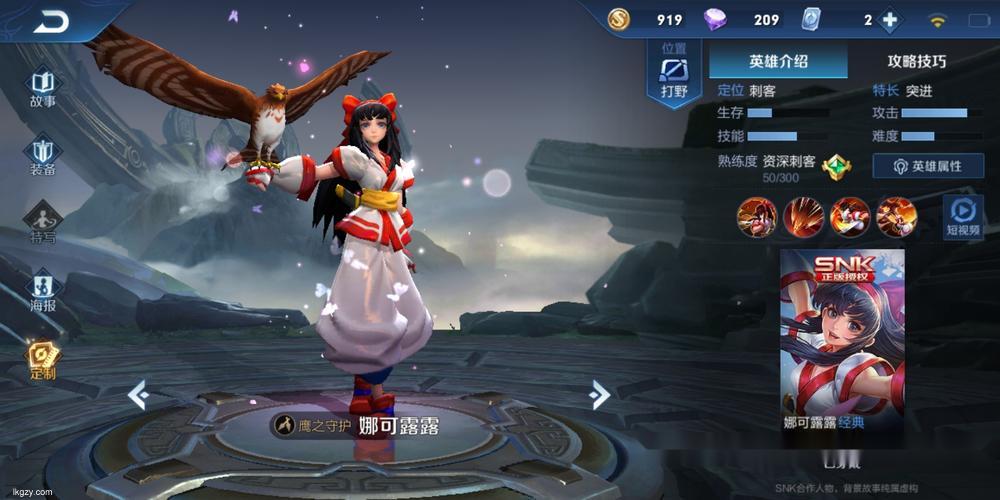Open the 故事 story section
Image resolution: width=1000 pixels, height=500 pixels.
point(43,87)
